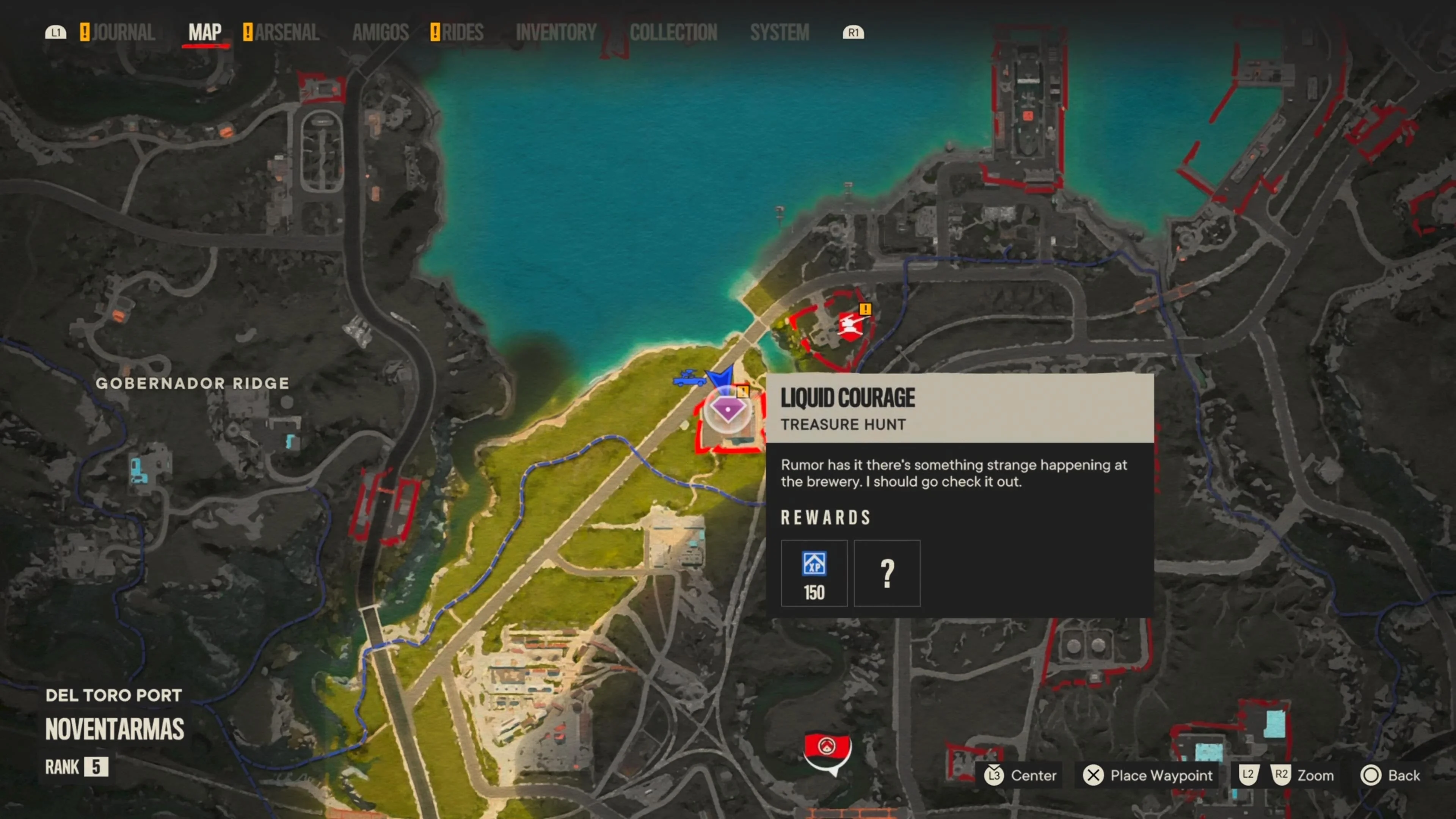
Task: Click the unknown question mark reward tile
Action: (x=887, y=573)
